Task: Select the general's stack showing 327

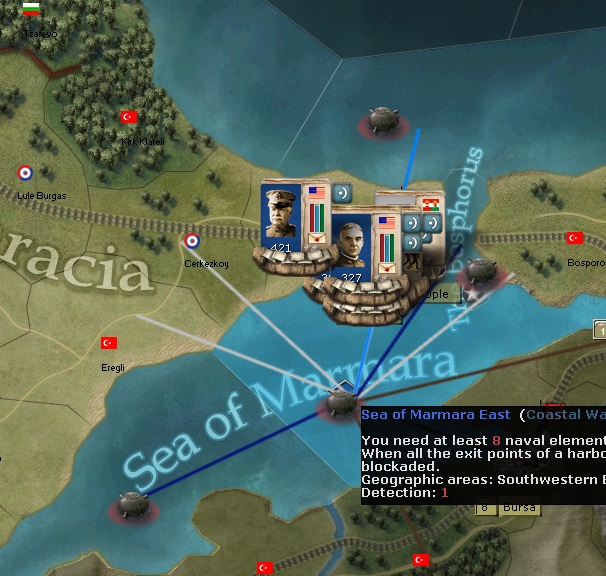Action: click(352, 245)
